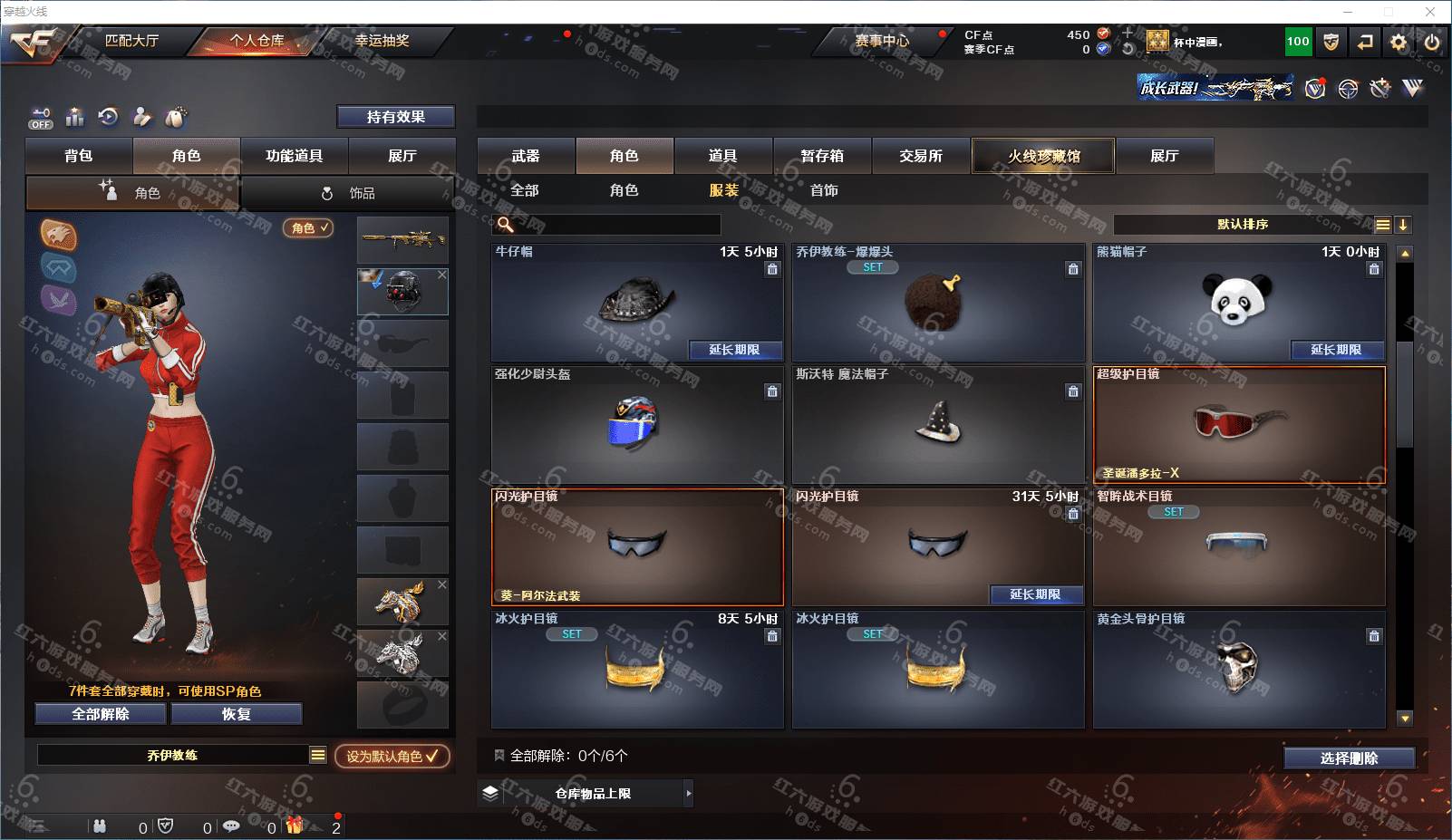The image size is (1452, 840).
Task: Open the 火线珍藏馆 tab
Action: pyautogui.click(x=1043, y=156)
